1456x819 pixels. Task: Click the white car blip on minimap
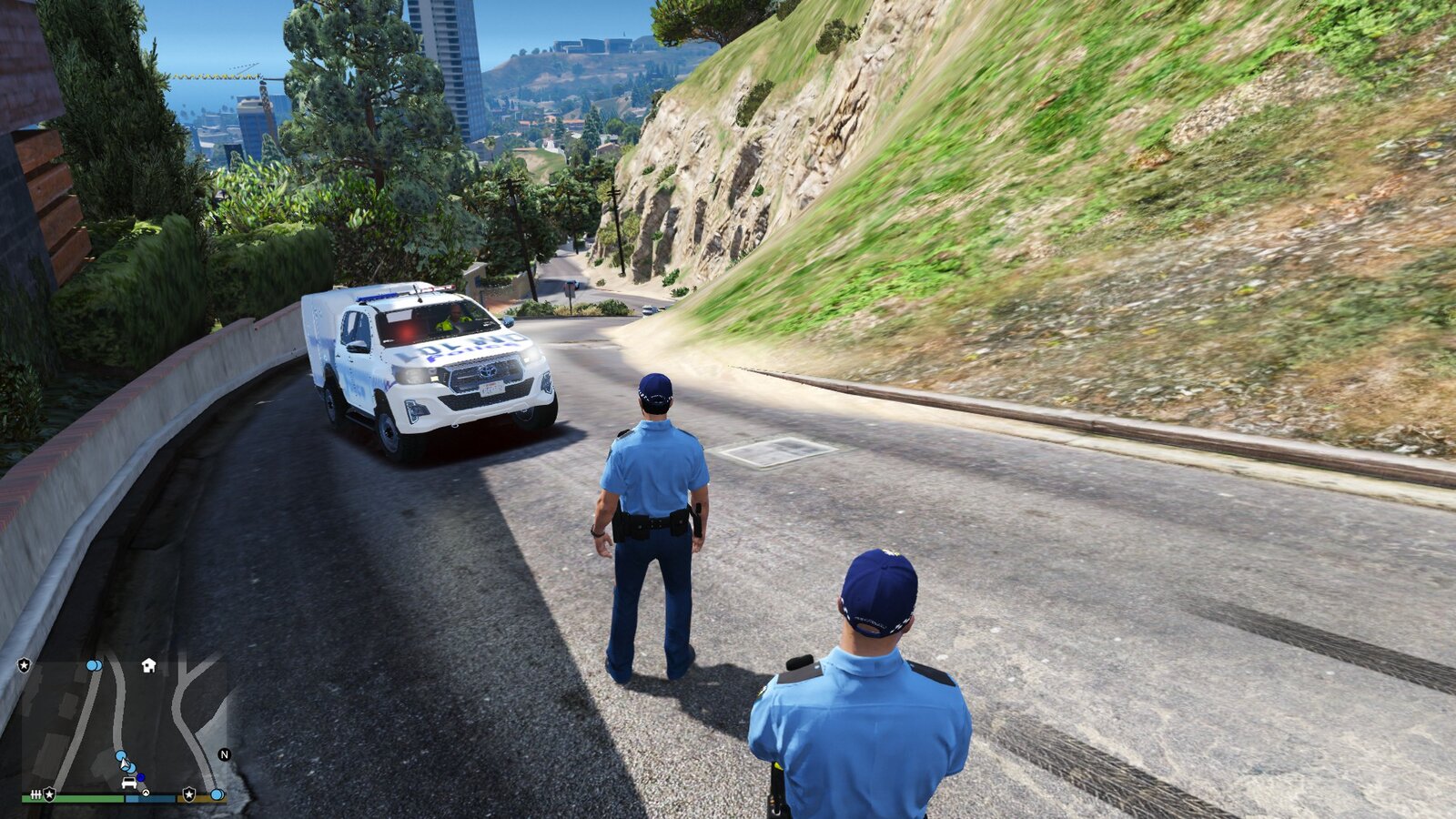(129, 784)
